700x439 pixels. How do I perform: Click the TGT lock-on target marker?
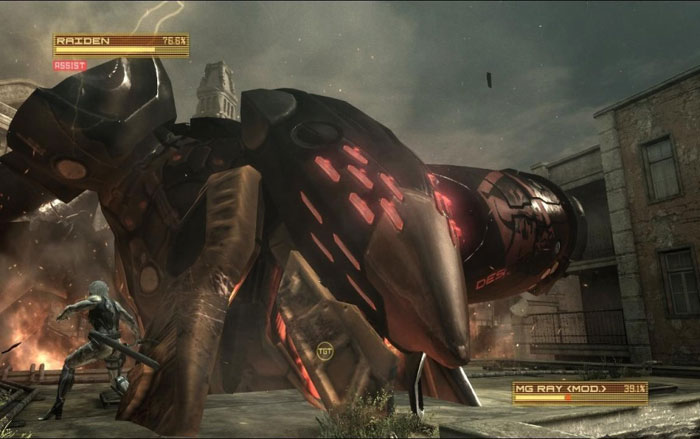click(x=324, y=351)
